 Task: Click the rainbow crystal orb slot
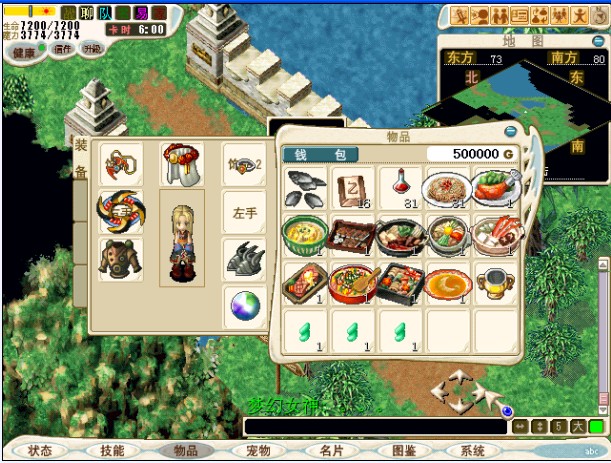[243, 306]
